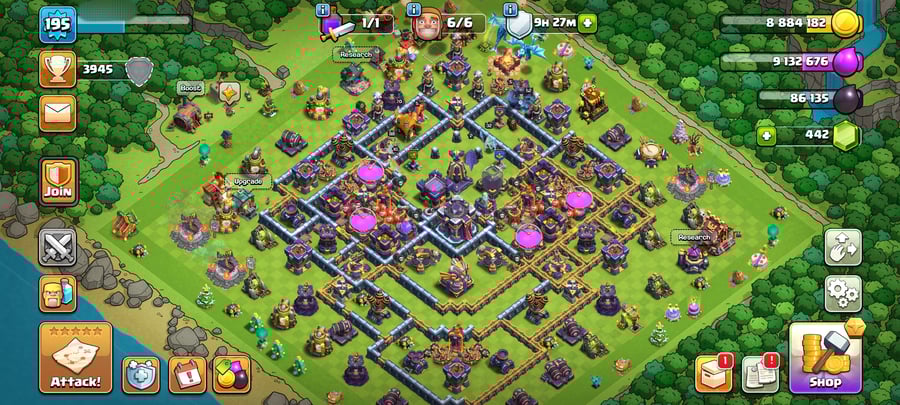Tap the Attack! map button
Image resolution: width=900 pixels, height=405 pixels.
(x=75, y=357)
